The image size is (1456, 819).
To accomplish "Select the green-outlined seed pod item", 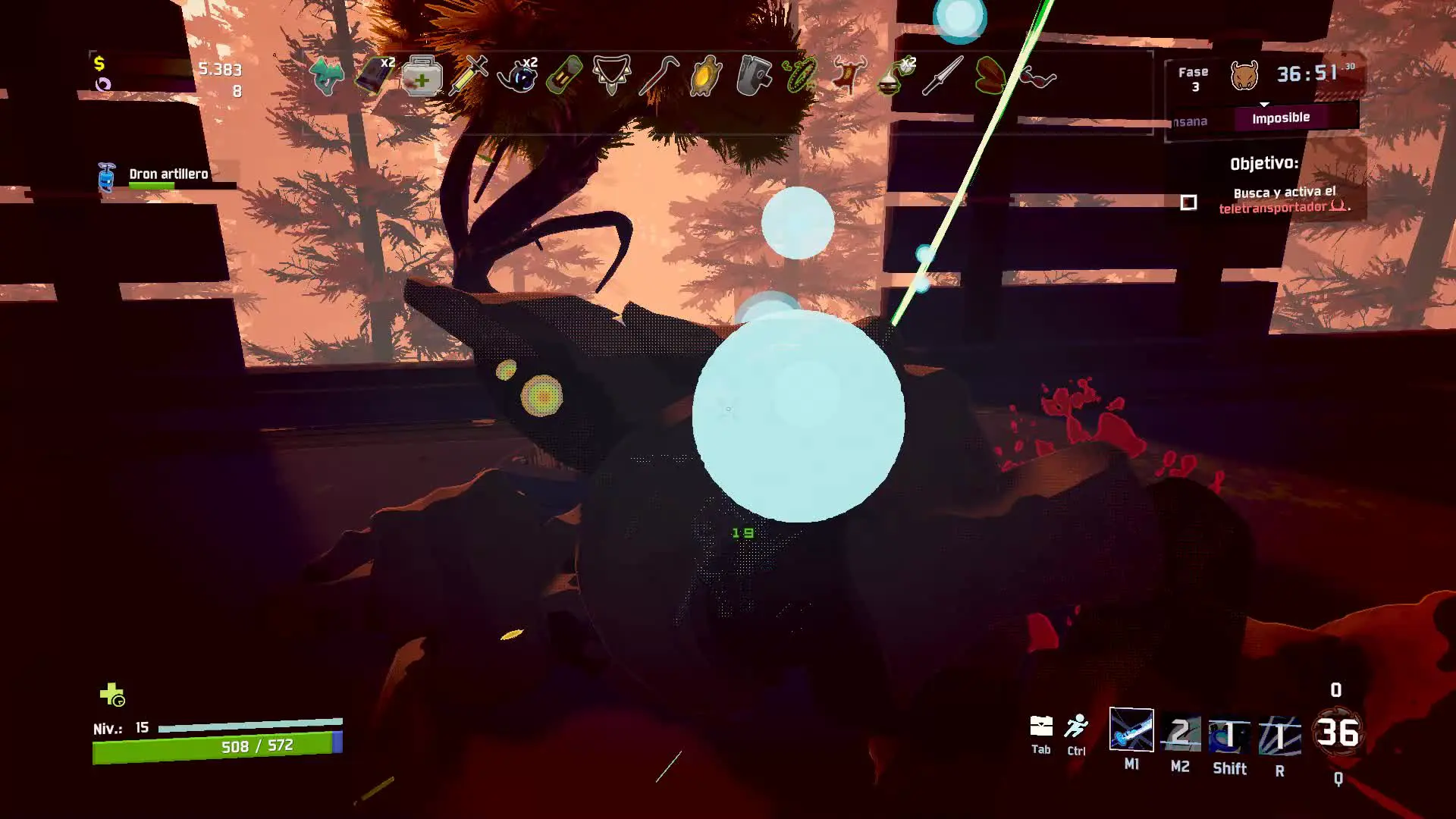I will tap(990, 76).
